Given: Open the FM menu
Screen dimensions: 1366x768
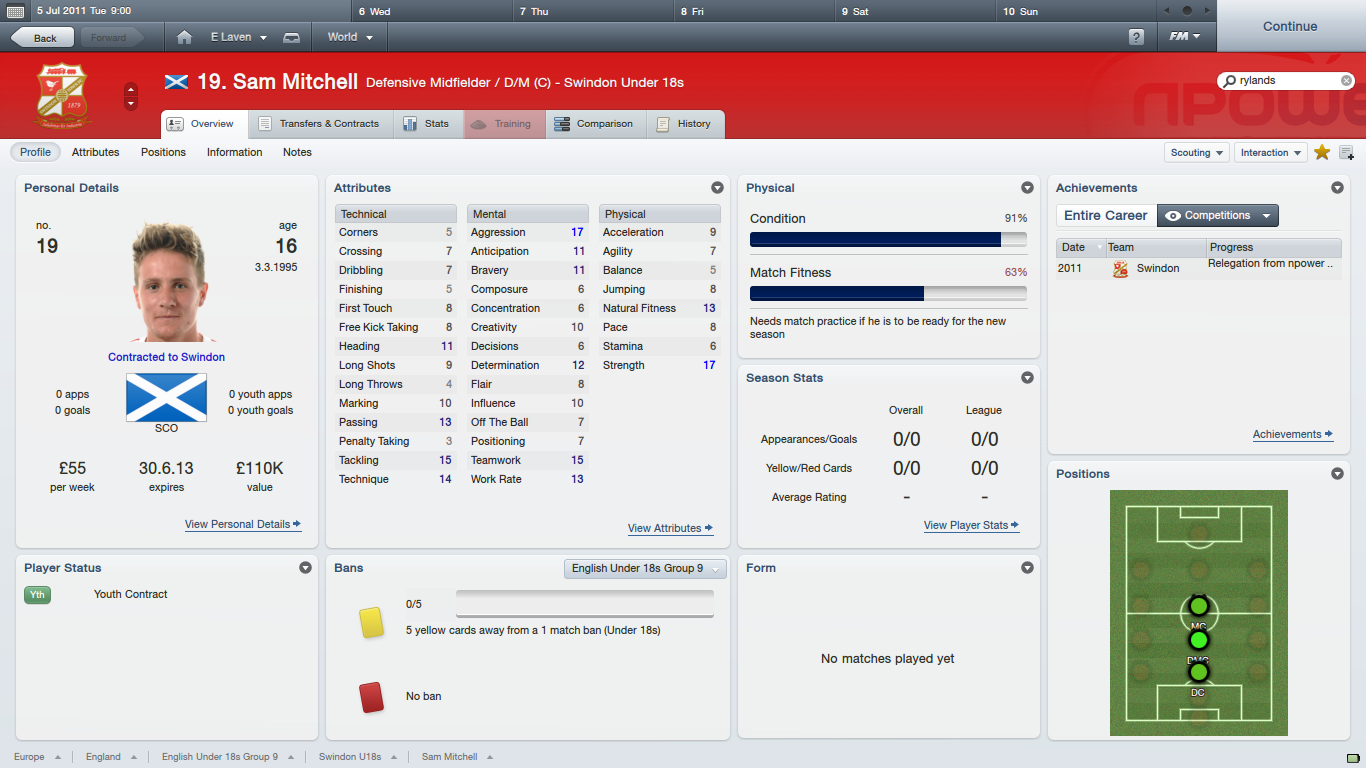Looking at the screenshot, I should [1185, 37].
